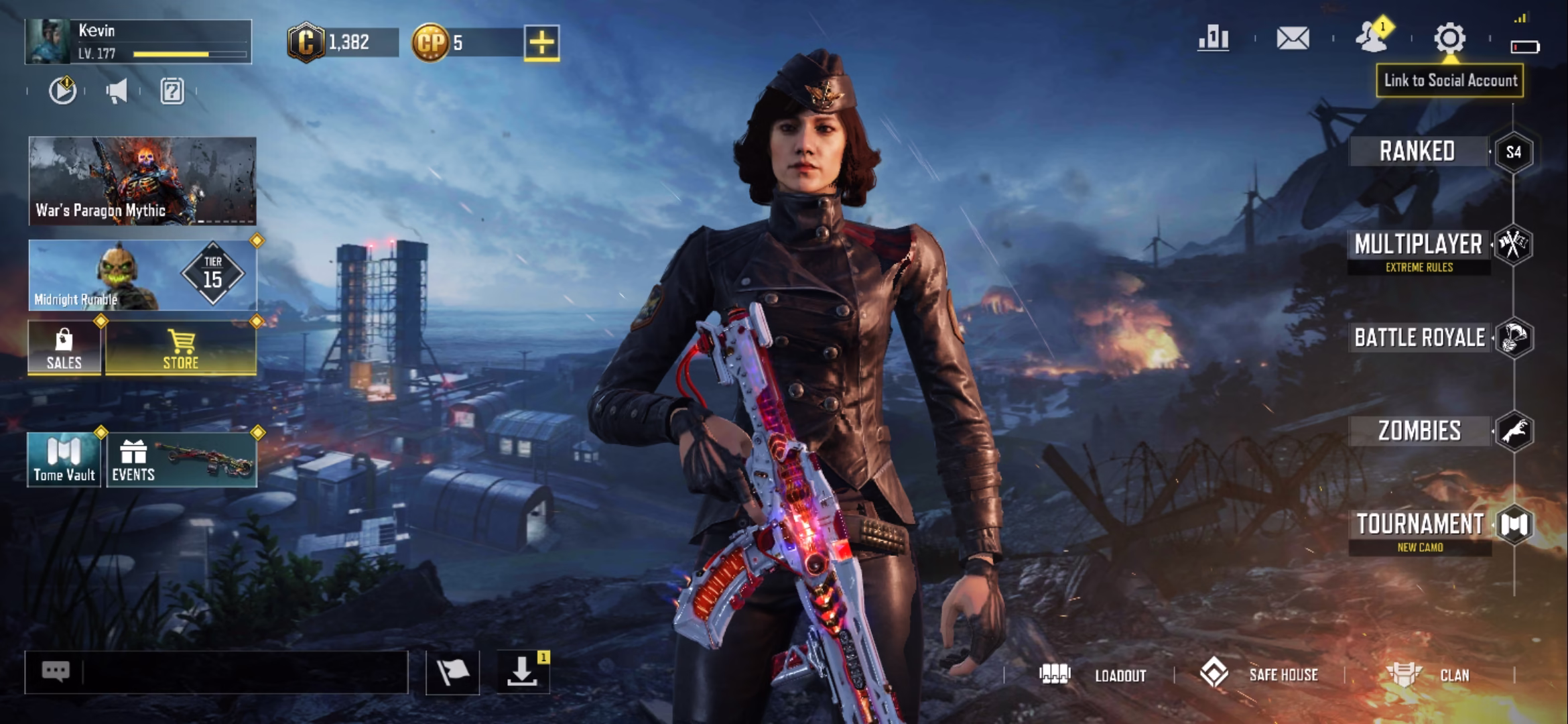
Task: Open the Midnight Rumble battle pass
Action: pyautogui.click(x=142, y=275)
